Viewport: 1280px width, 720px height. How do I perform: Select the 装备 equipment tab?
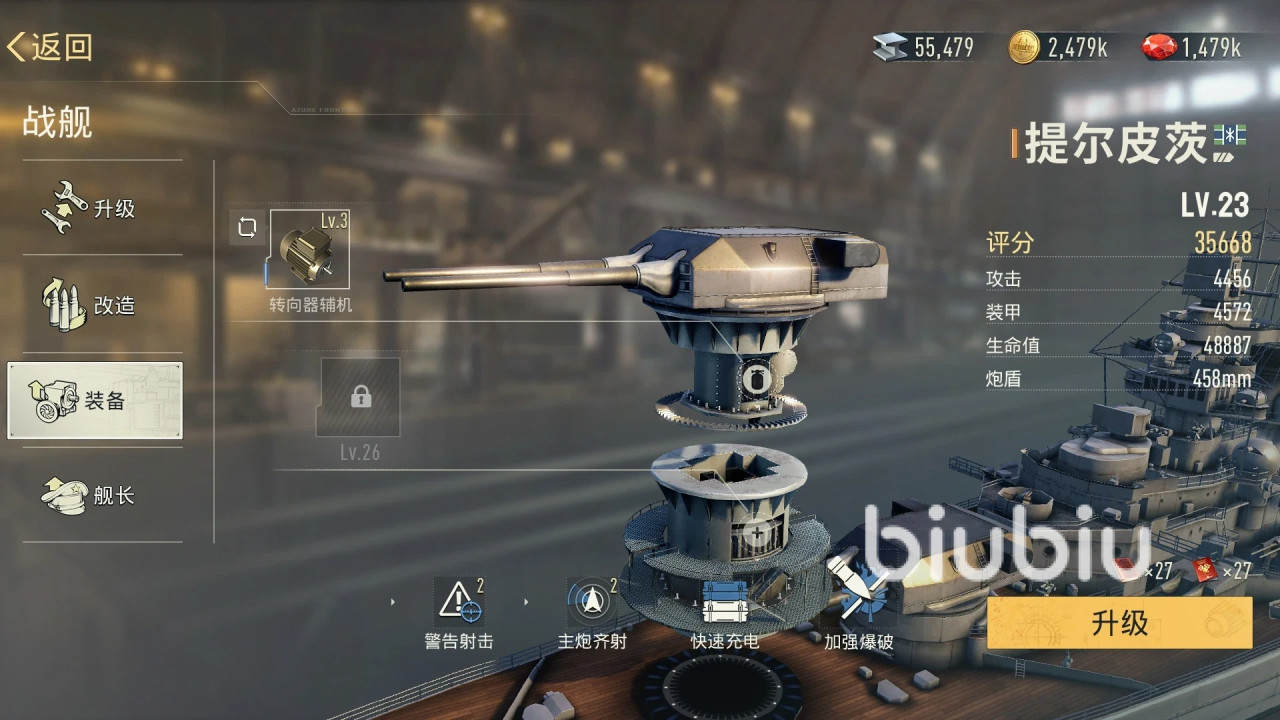tap(96, 400)
